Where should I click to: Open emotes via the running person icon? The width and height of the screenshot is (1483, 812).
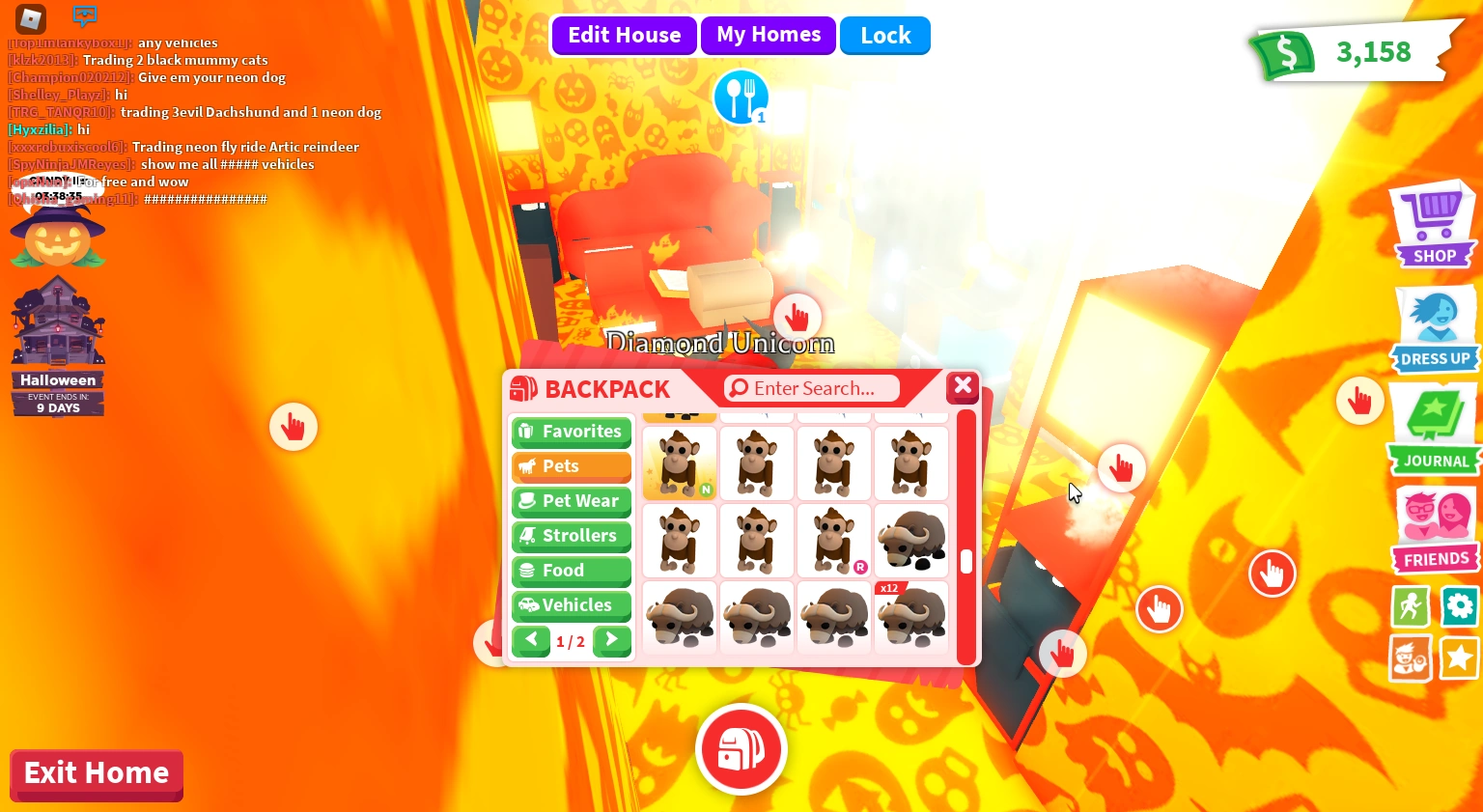tap(1410, 607)
